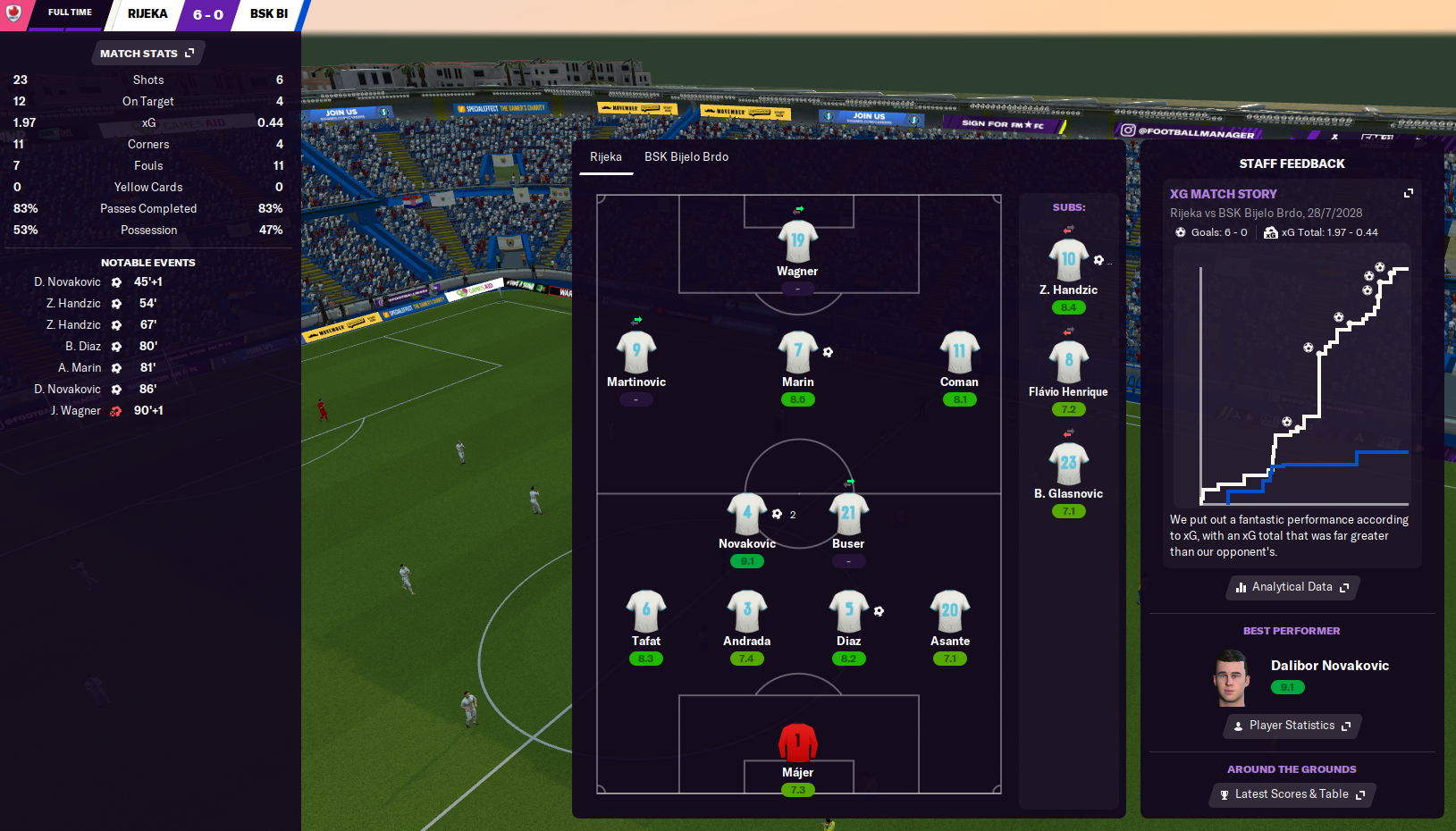
Task: Select Wagner's number 19 shirt
Action: (x=797, y=240)
